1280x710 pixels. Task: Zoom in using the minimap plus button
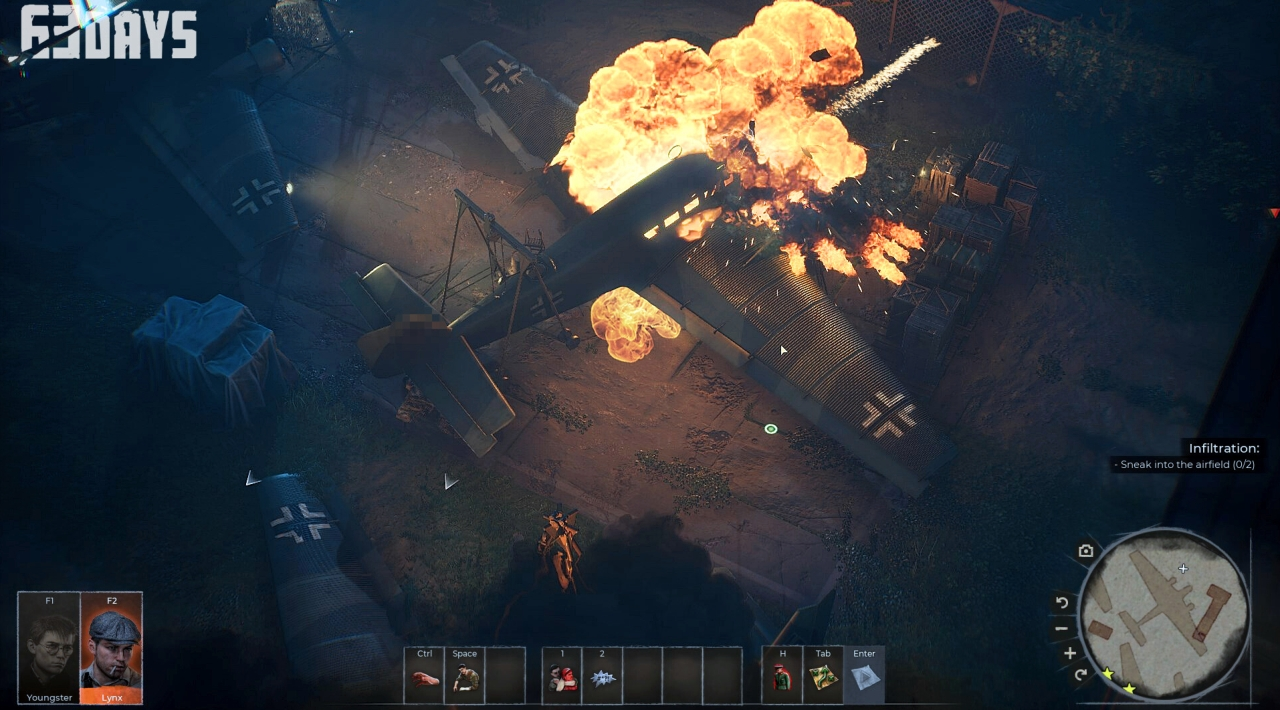(1069, 653)
